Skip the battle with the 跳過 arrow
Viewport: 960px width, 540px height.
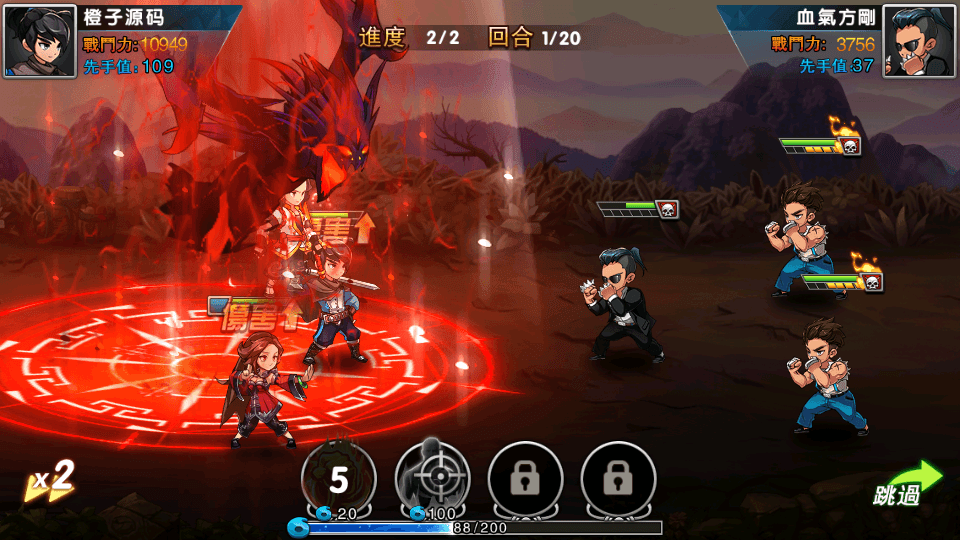(x=907, y=484)
